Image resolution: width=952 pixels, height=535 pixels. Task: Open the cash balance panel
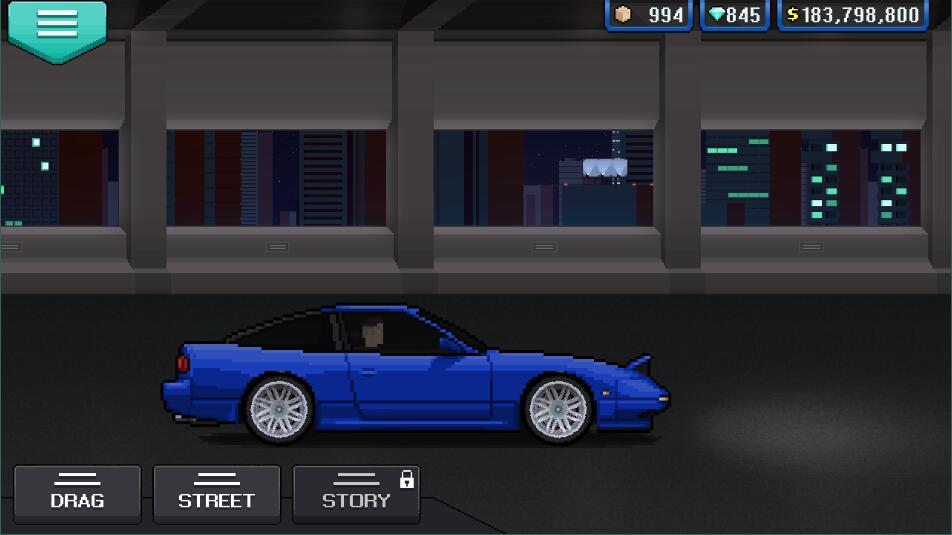(853, 15)
